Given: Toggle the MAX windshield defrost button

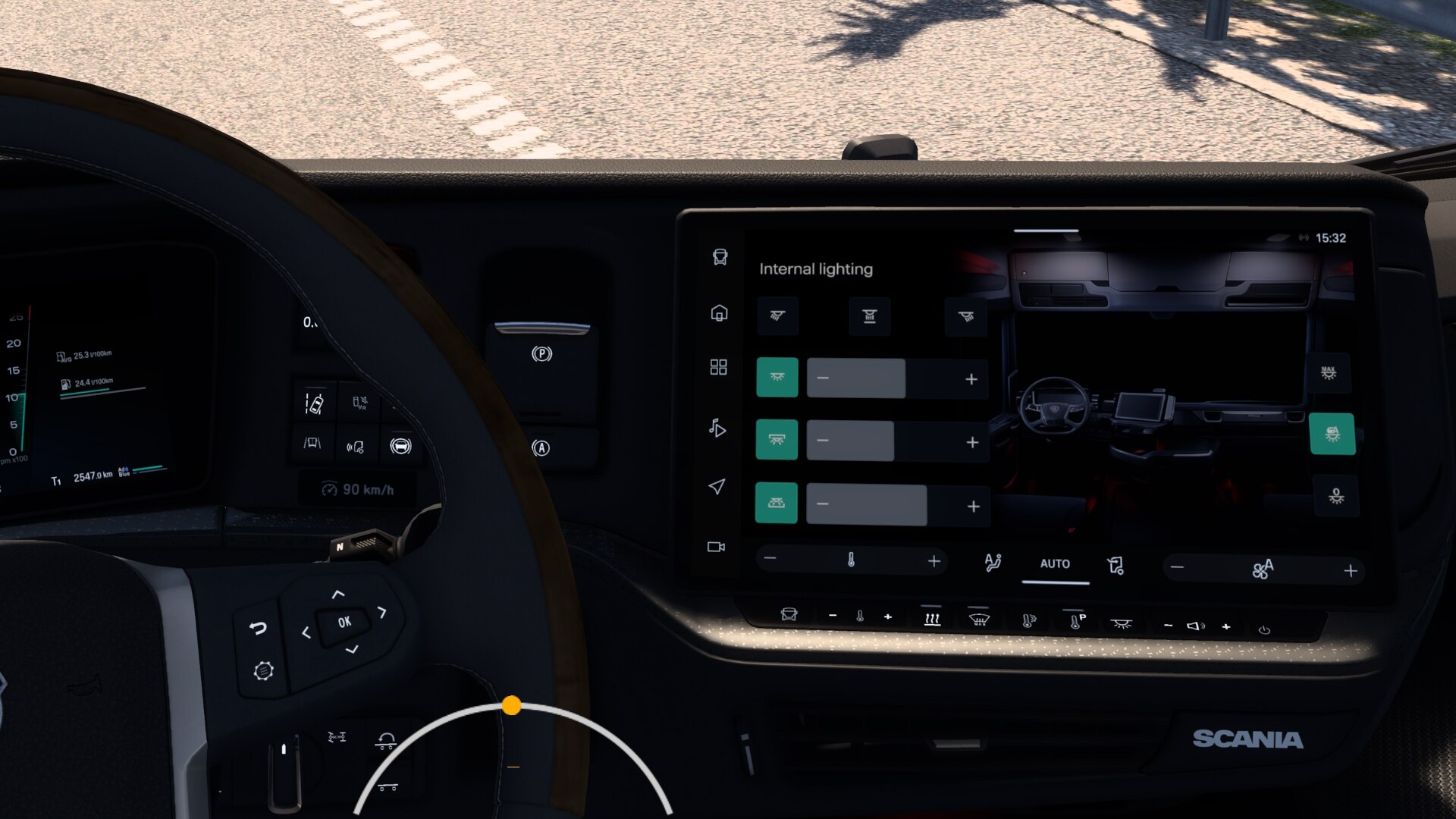Looking at the screenshot, I should 979,619.
